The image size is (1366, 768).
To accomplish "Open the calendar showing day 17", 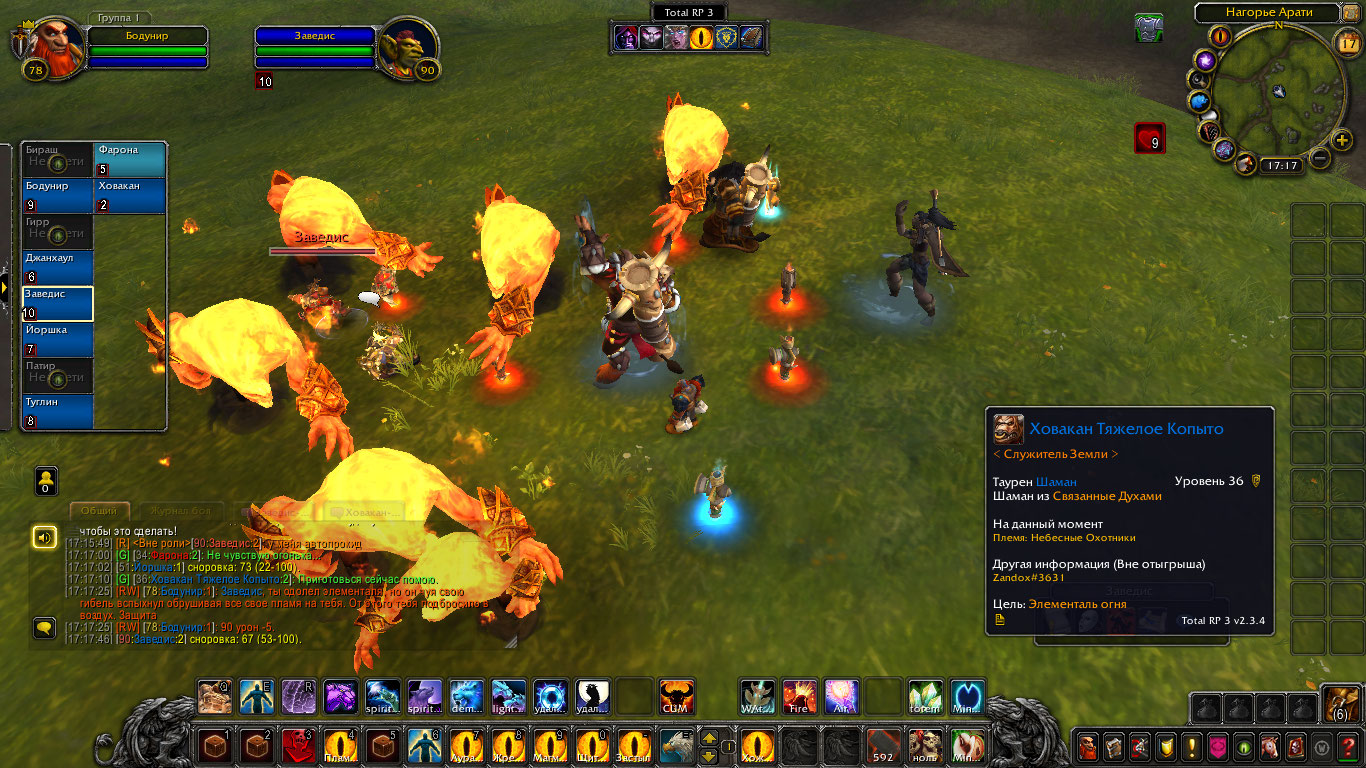I will [1348, 42].
